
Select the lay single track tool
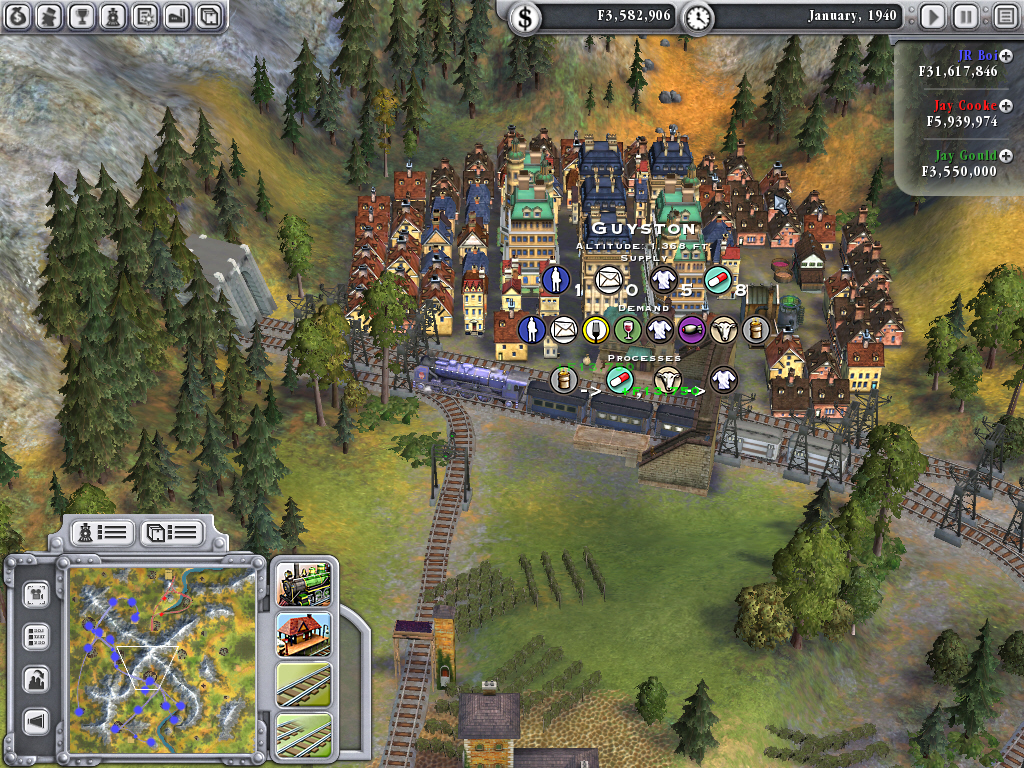304,685
